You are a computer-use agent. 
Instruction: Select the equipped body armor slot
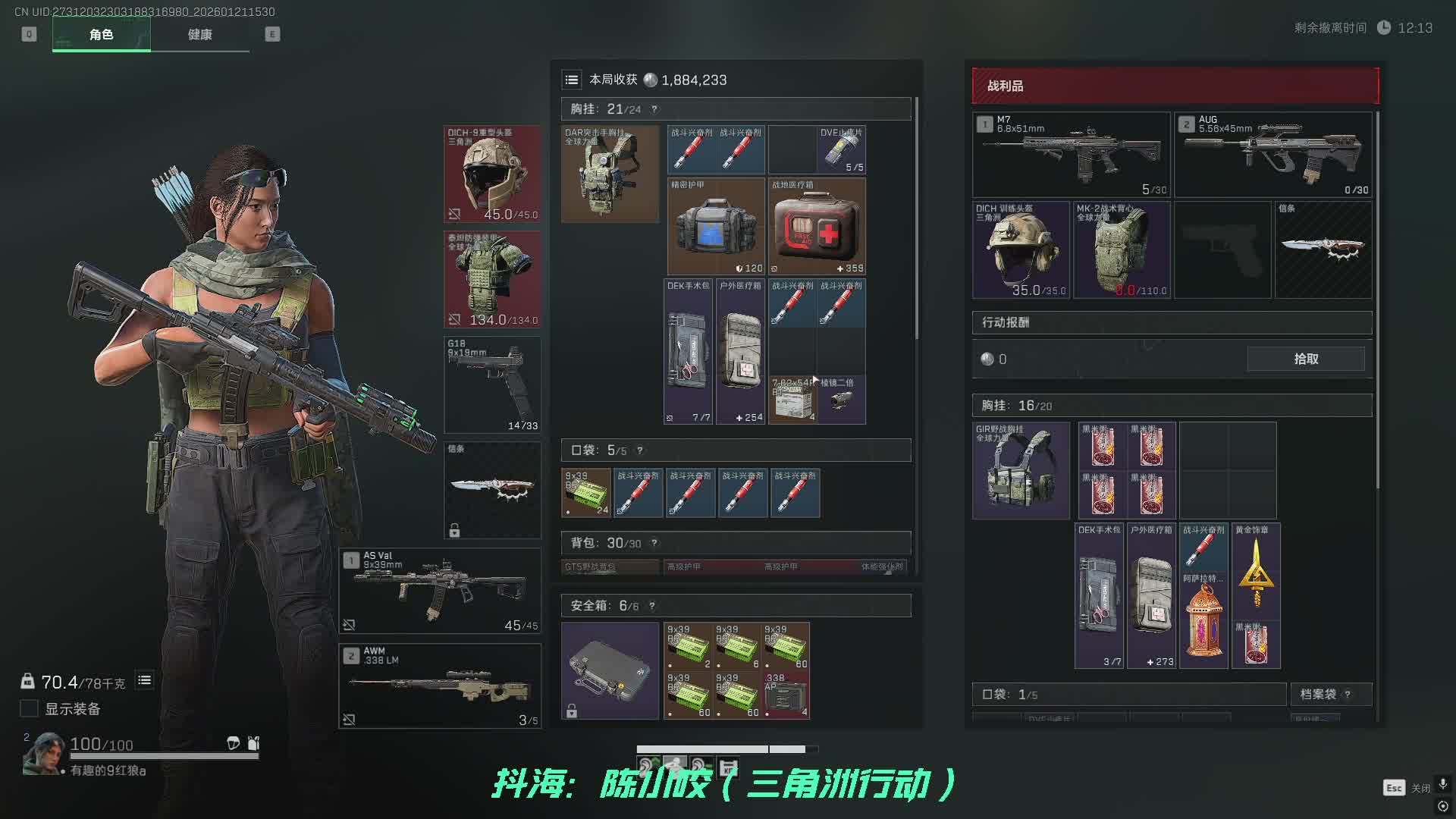pos(492,279)
